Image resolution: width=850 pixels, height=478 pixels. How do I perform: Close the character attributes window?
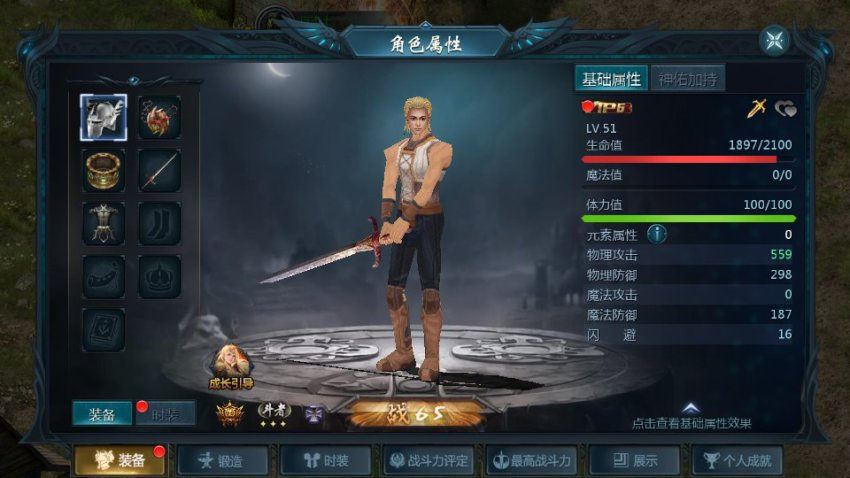click(x=774, y=40)
